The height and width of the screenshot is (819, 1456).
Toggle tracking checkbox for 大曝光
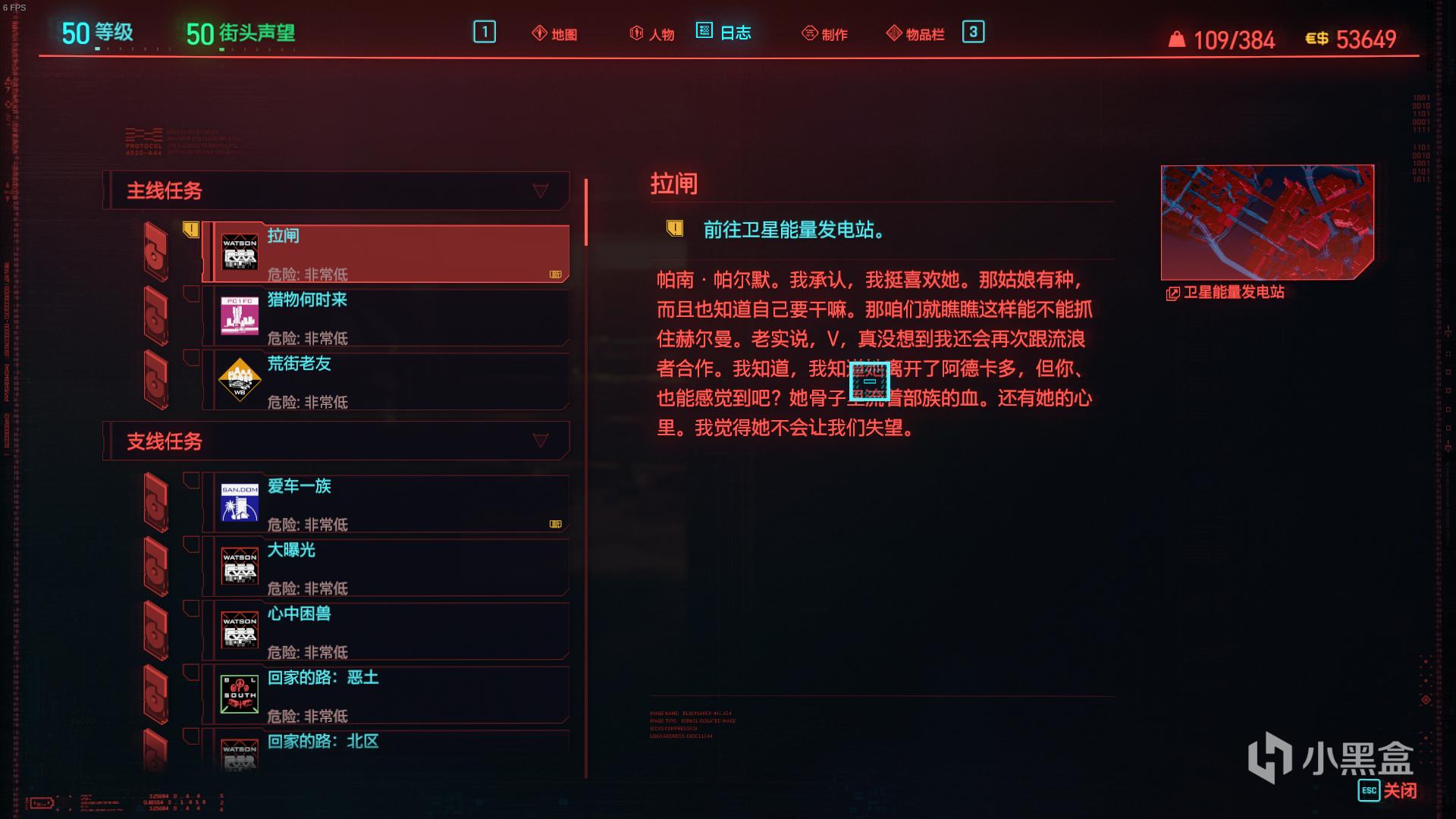click(x=192, y=544)
